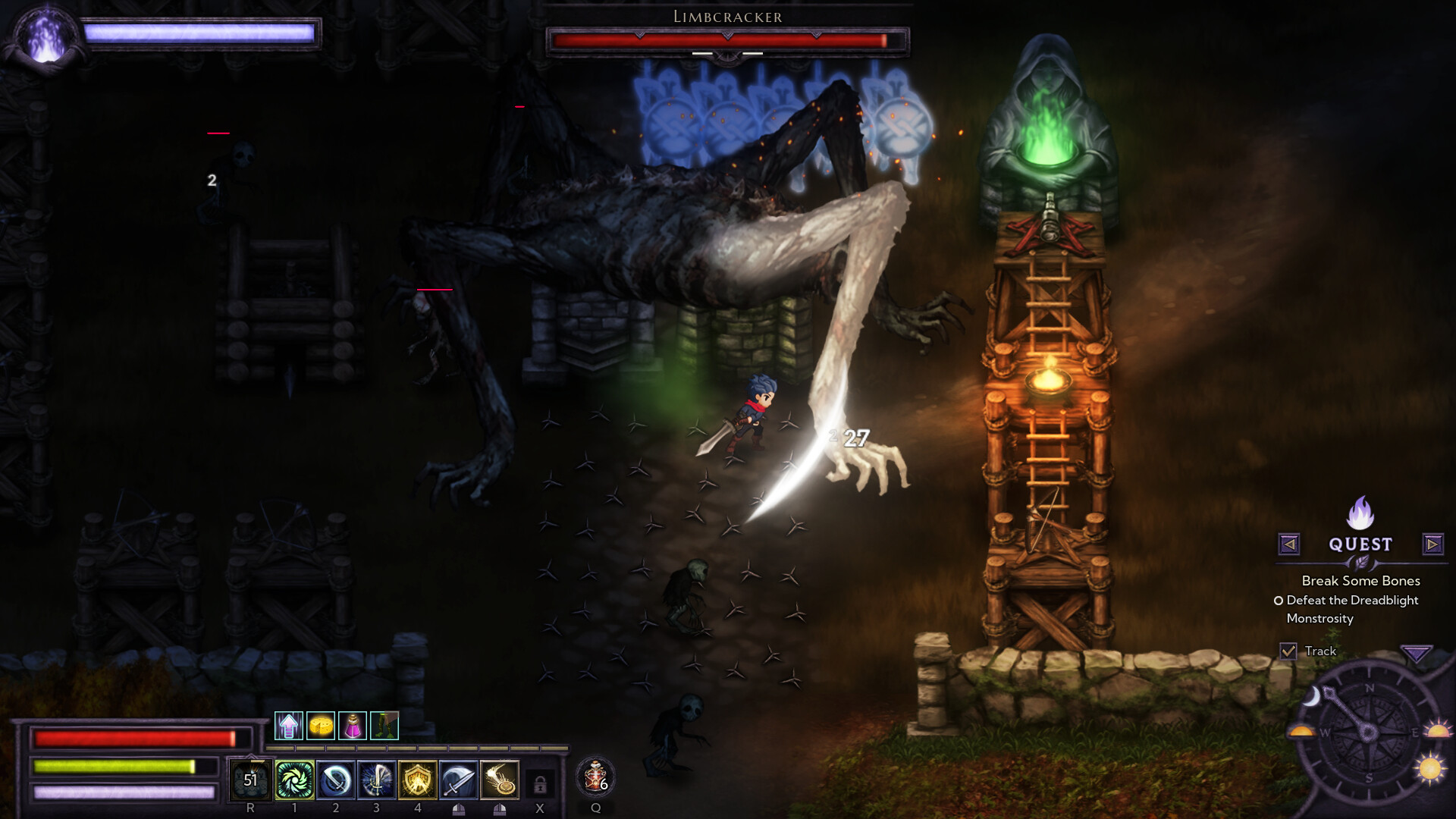The height and width of the screenshot is (819, 1456).
Task: Drink the red health potion flask
Action: (595, 778)
